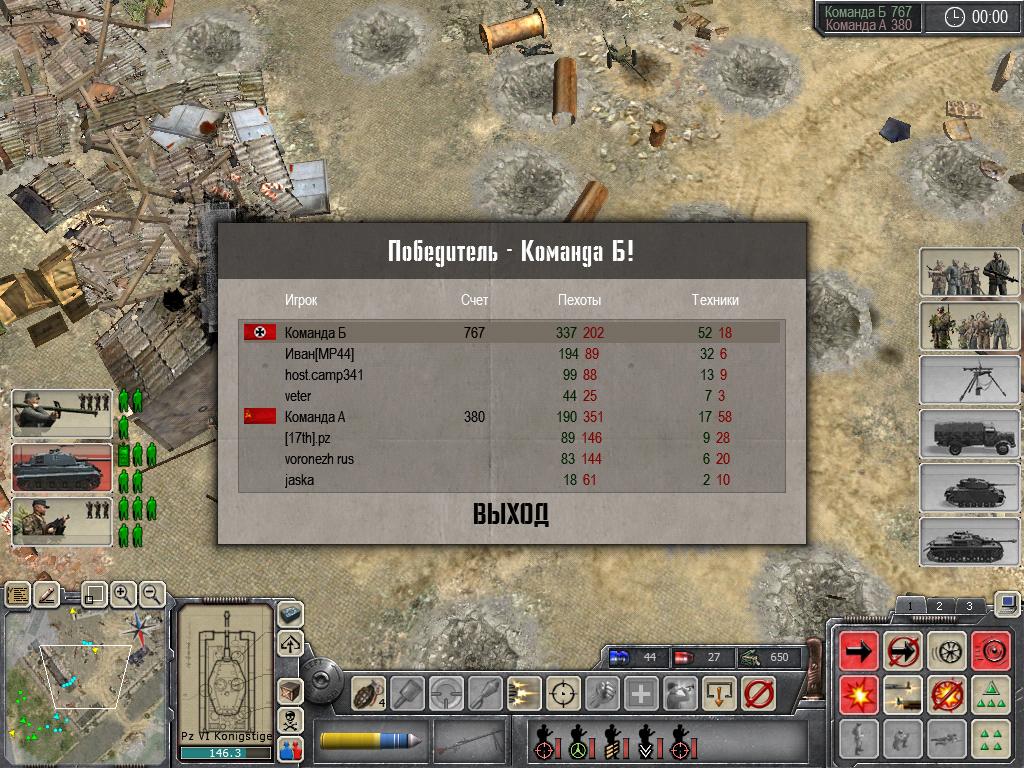
Task: Toggle the red explosion fire-at-will command
Action: point(859,692)
